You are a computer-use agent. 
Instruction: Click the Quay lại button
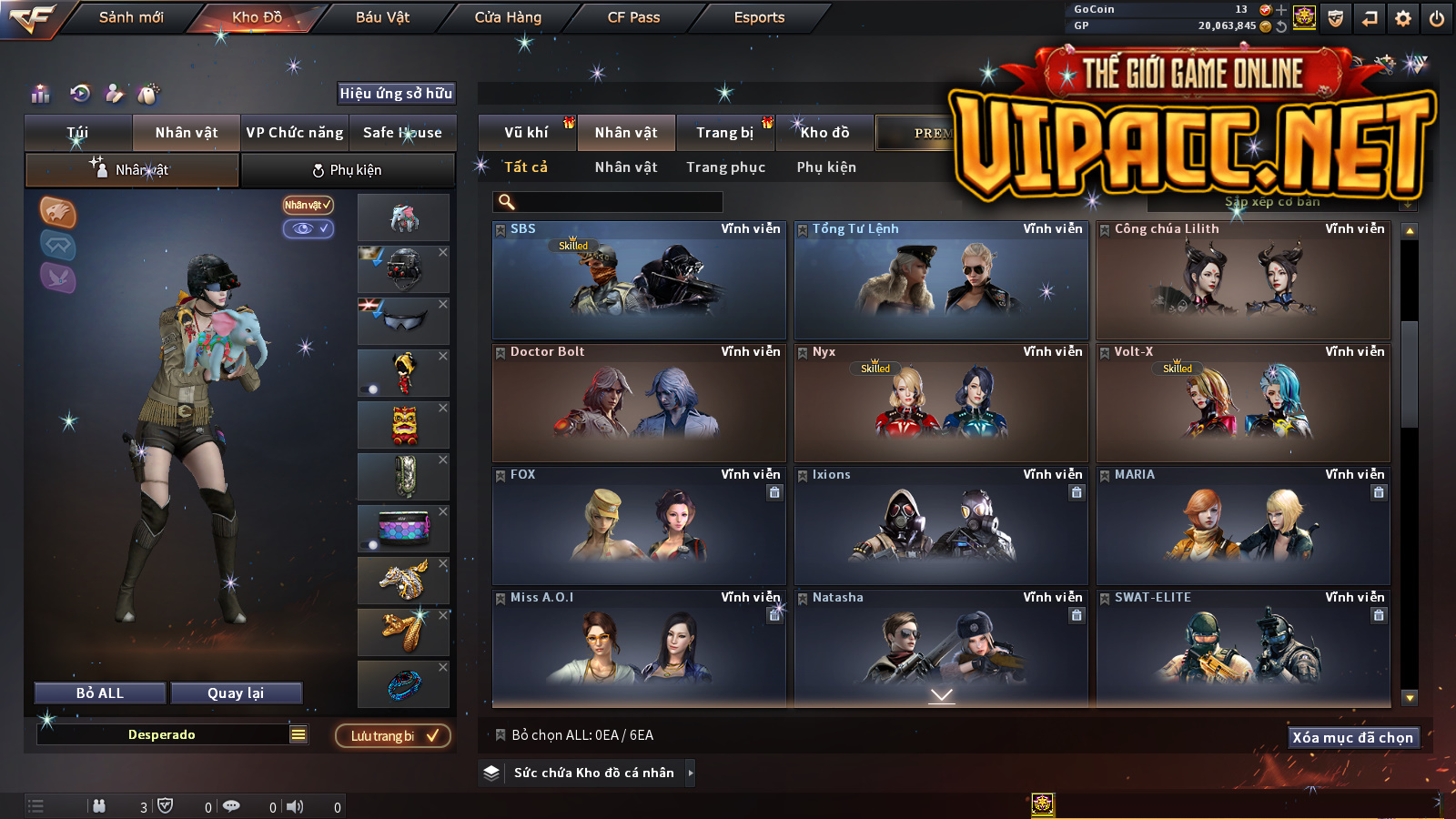[236, 693]
